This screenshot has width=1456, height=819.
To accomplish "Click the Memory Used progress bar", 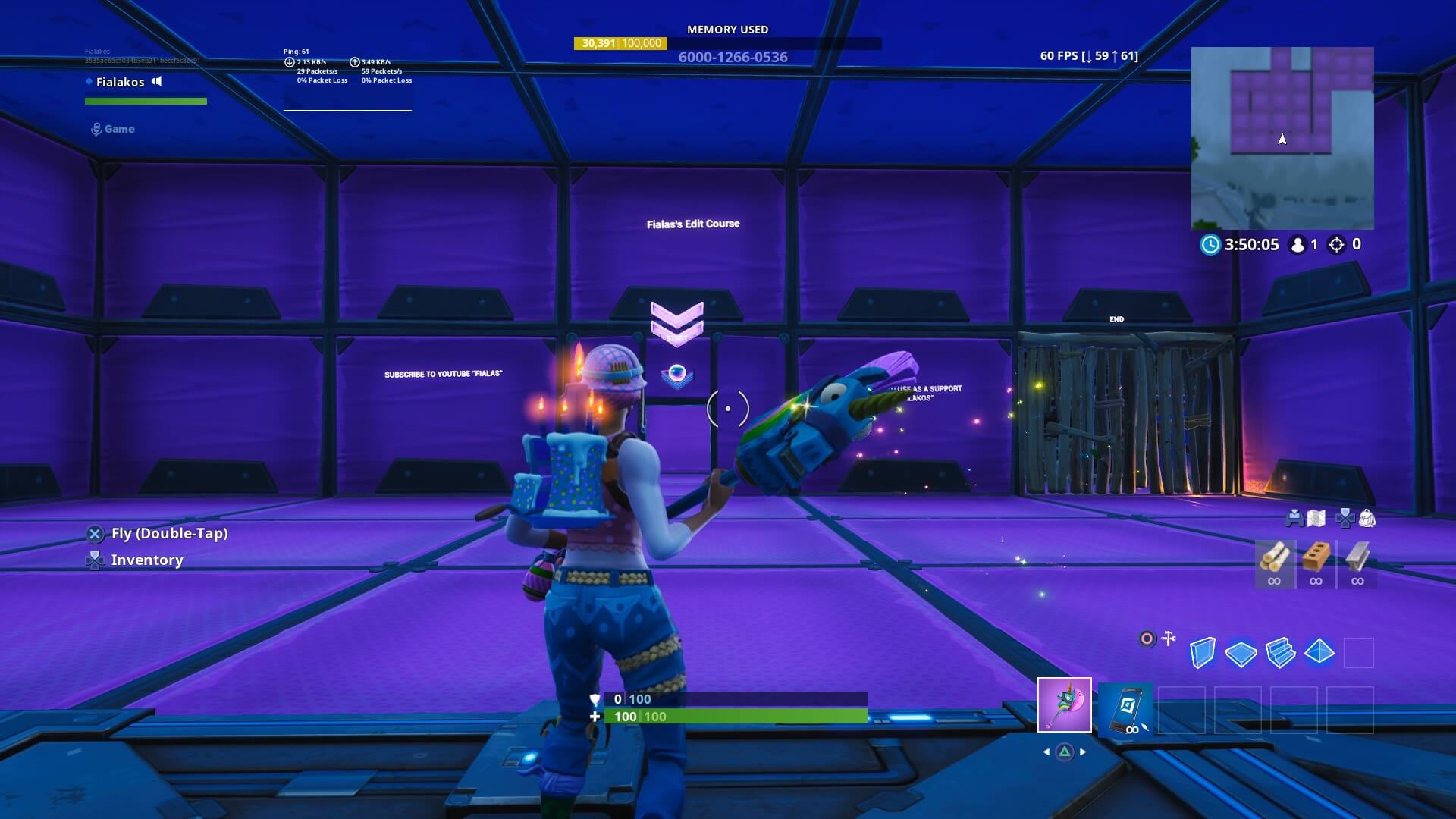I will pyautogui.click(x=728, y=44).
